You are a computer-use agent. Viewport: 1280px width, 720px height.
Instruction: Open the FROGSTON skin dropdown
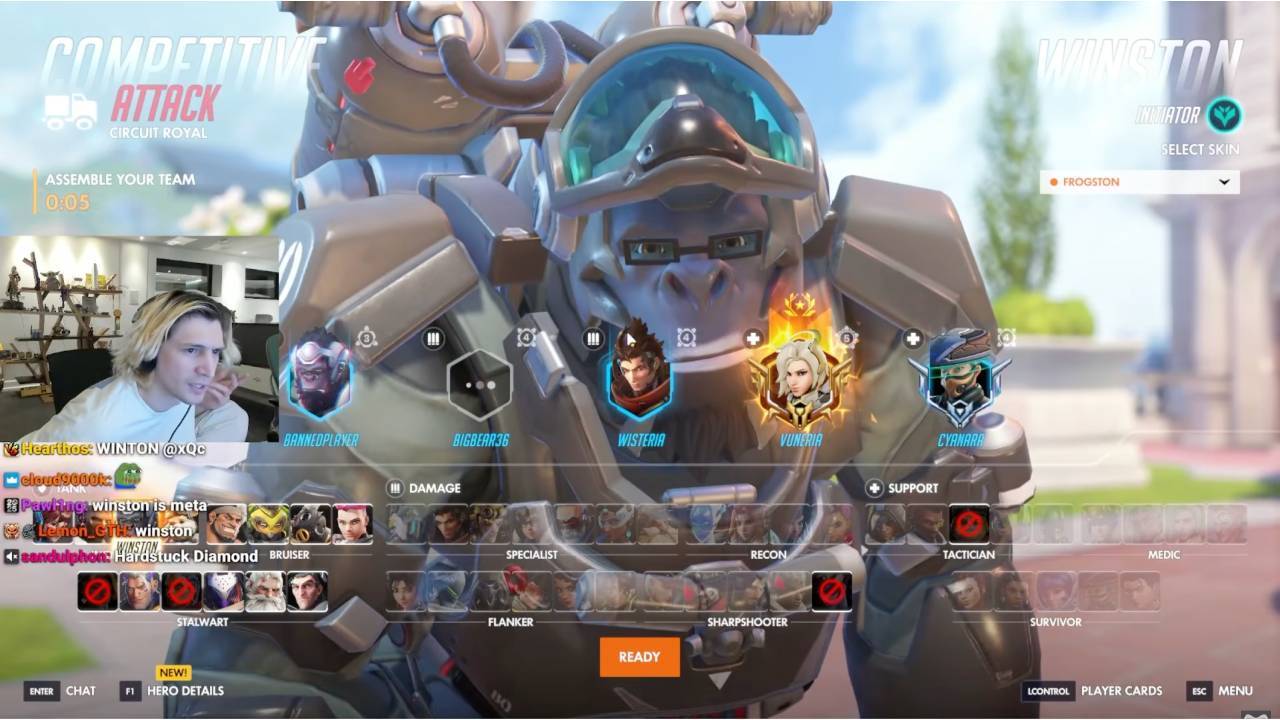1140,182
